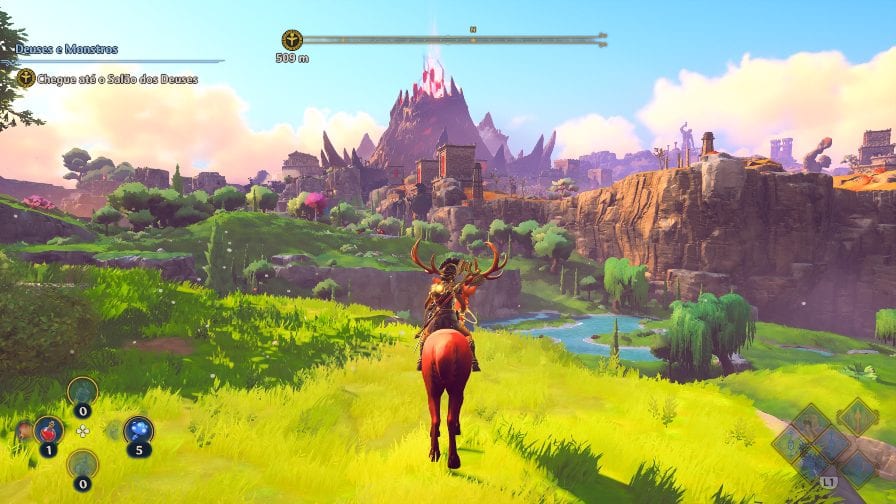The height and width of the screenshot is (504, 896).
Task: Click the gold objective marker on the compass
Action: [292, 40]
